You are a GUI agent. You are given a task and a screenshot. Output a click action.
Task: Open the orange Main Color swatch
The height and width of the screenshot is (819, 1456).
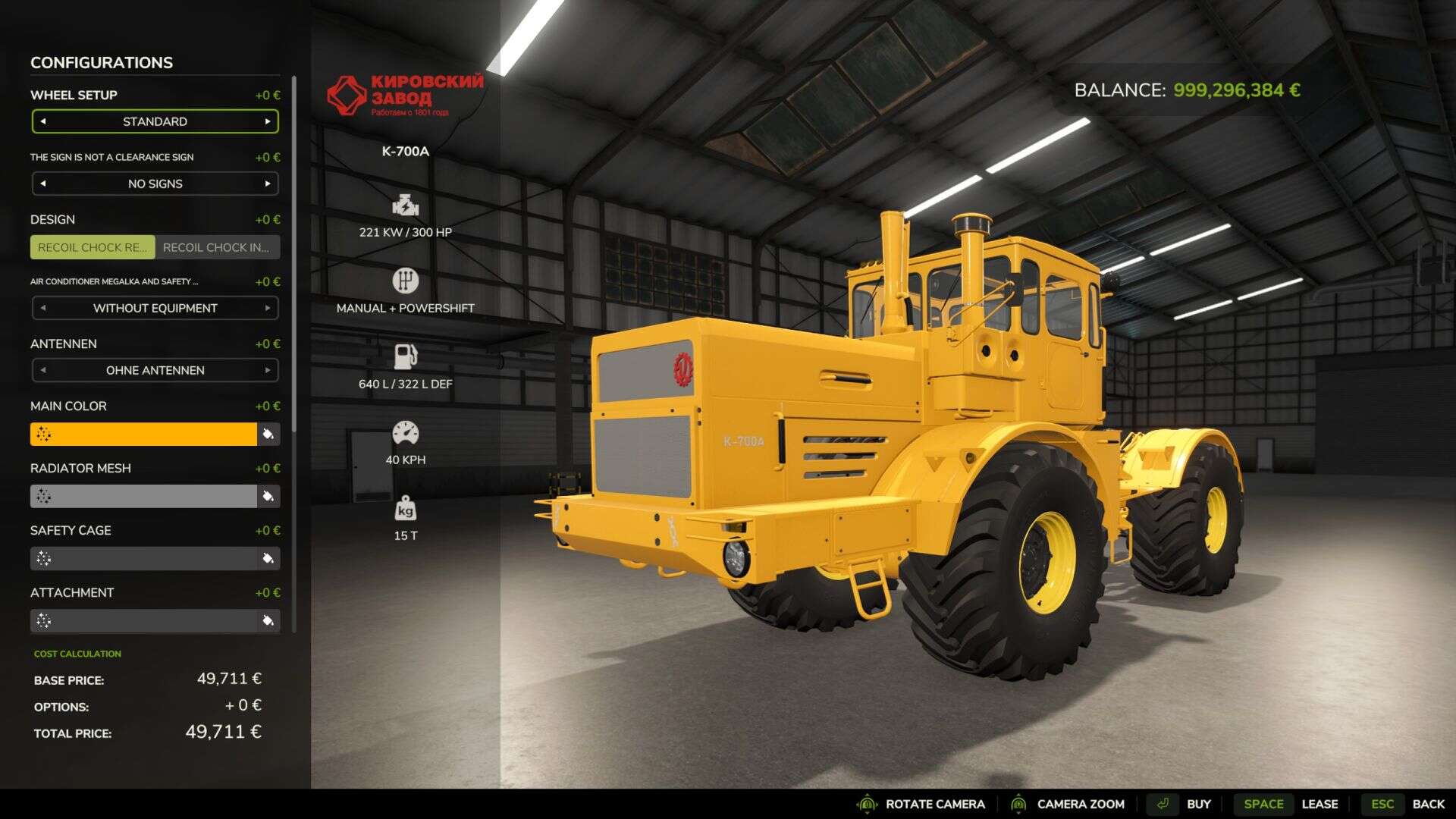[x=144, y=434]
